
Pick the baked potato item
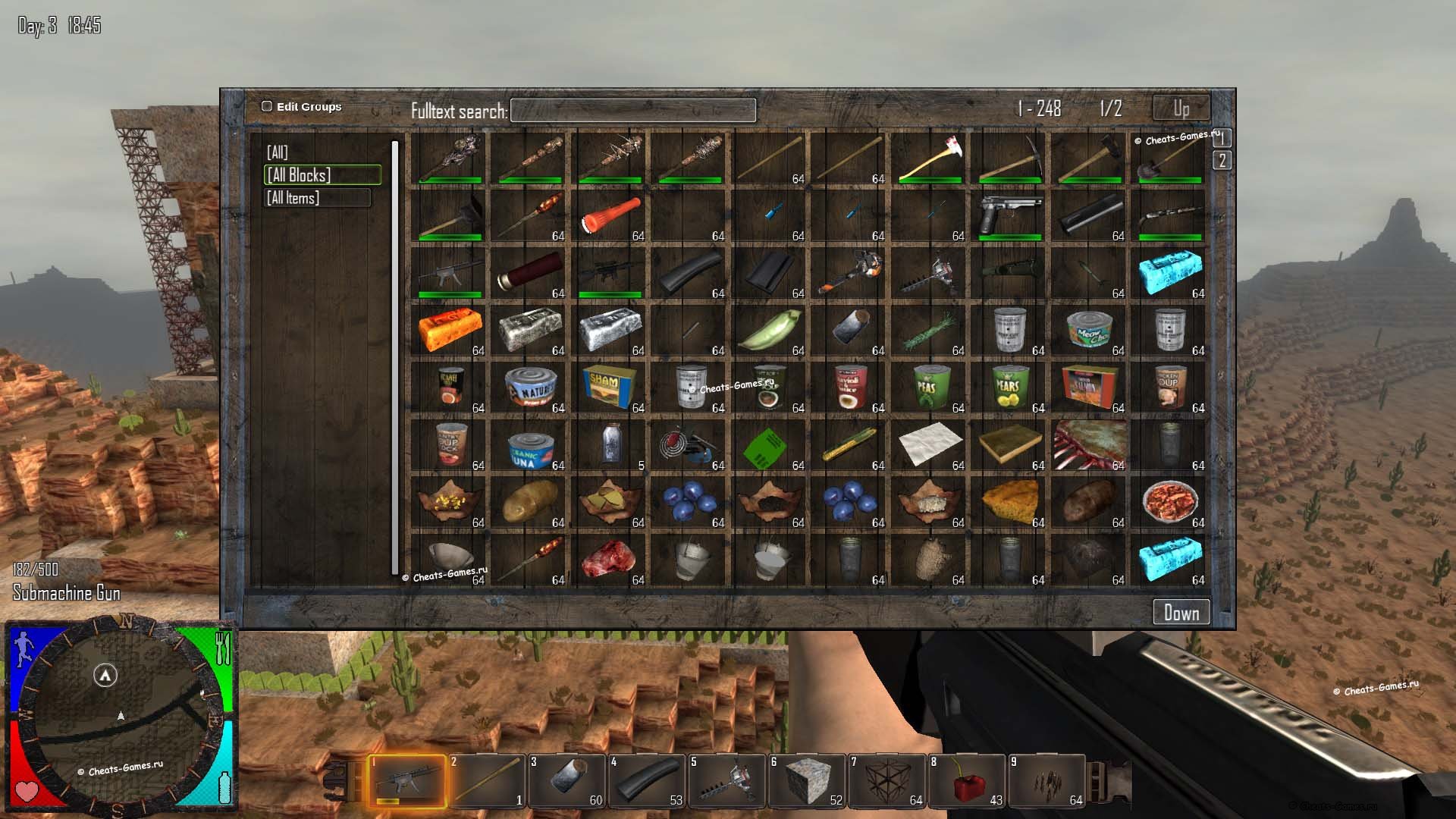1090,502
